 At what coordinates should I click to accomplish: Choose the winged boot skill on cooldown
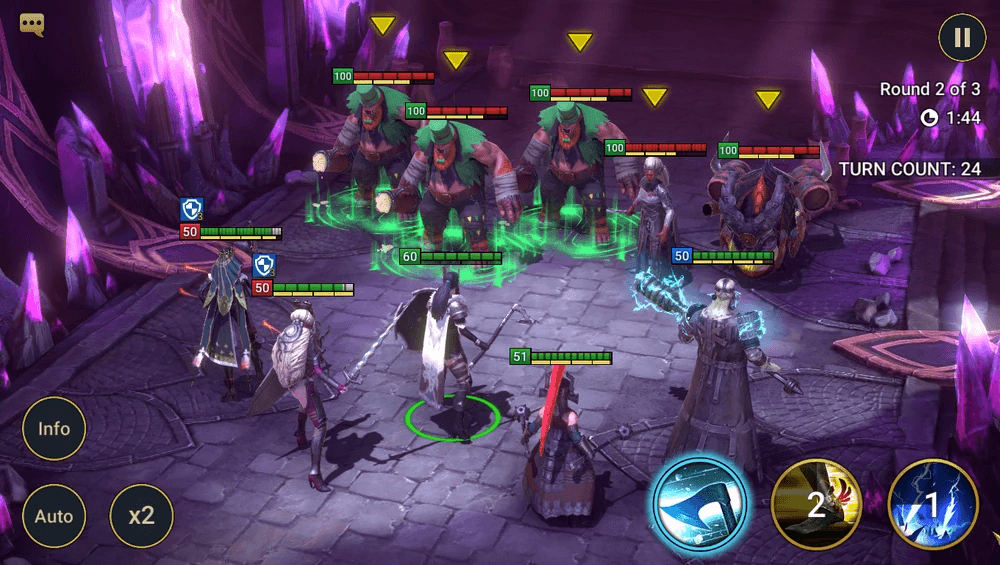point(817,505)
